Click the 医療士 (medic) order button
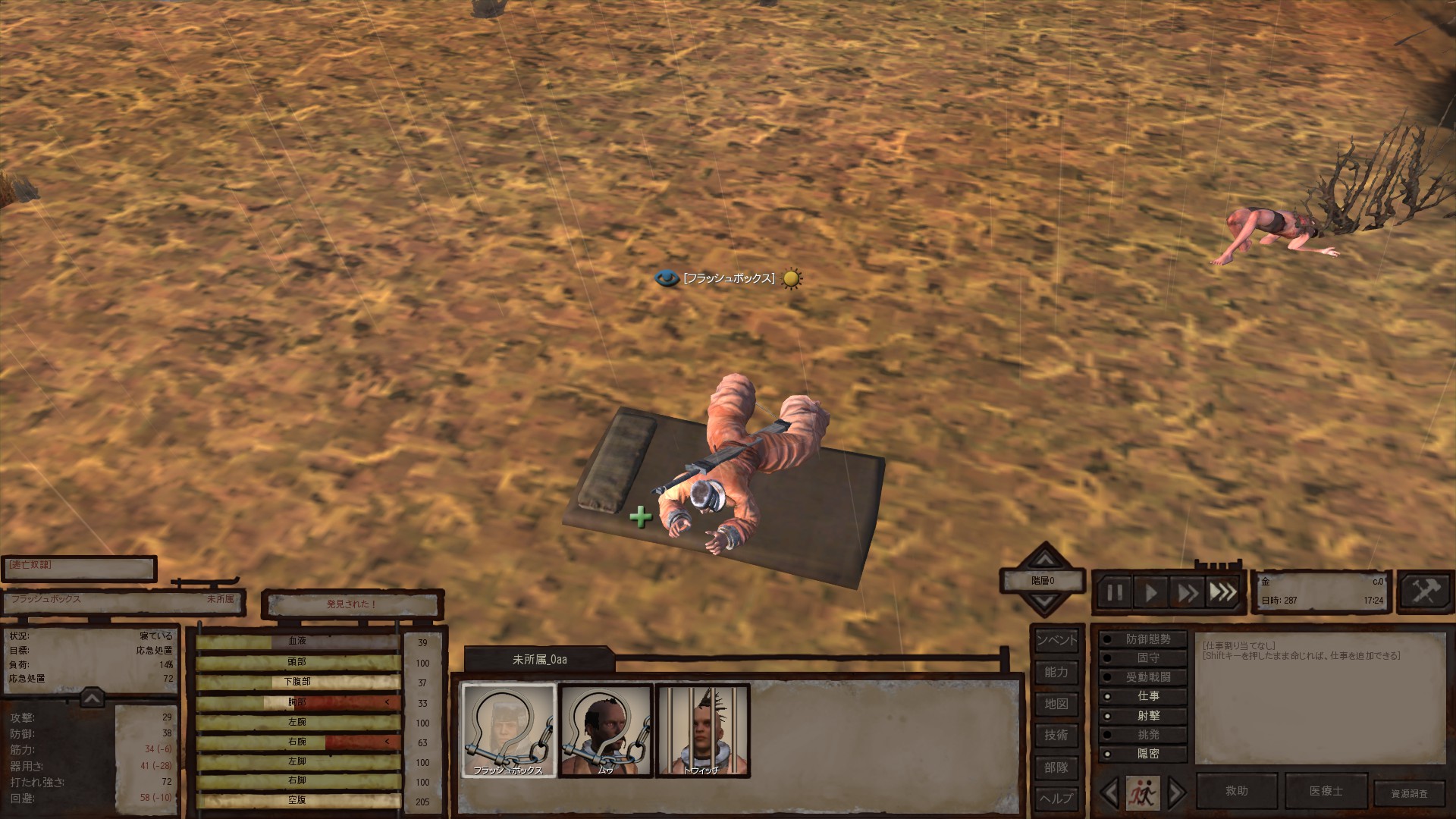Viewport: 1456px width, 819px height. [1326, 791]
